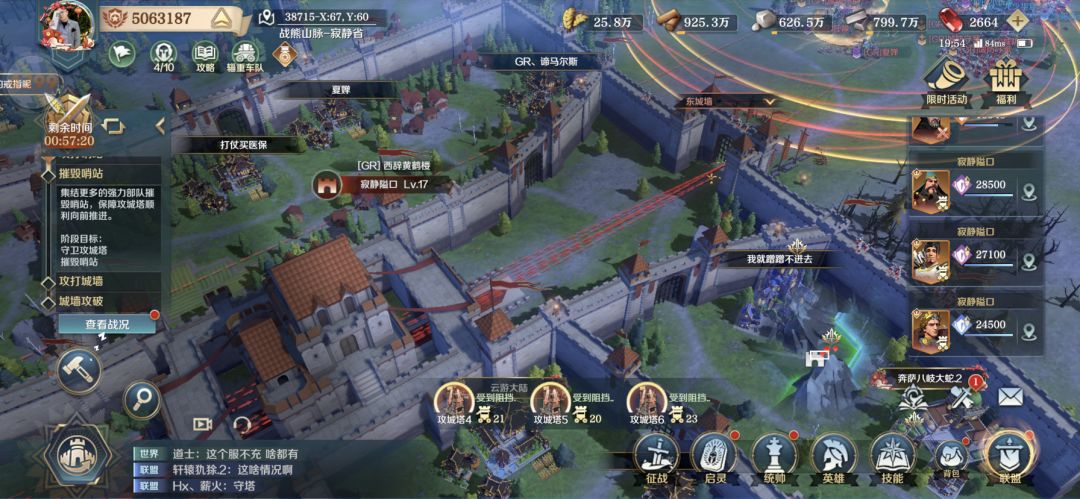Open the magnifying glass search button
The height and width of the screenshot is (499, 1080).
[142, 400]
